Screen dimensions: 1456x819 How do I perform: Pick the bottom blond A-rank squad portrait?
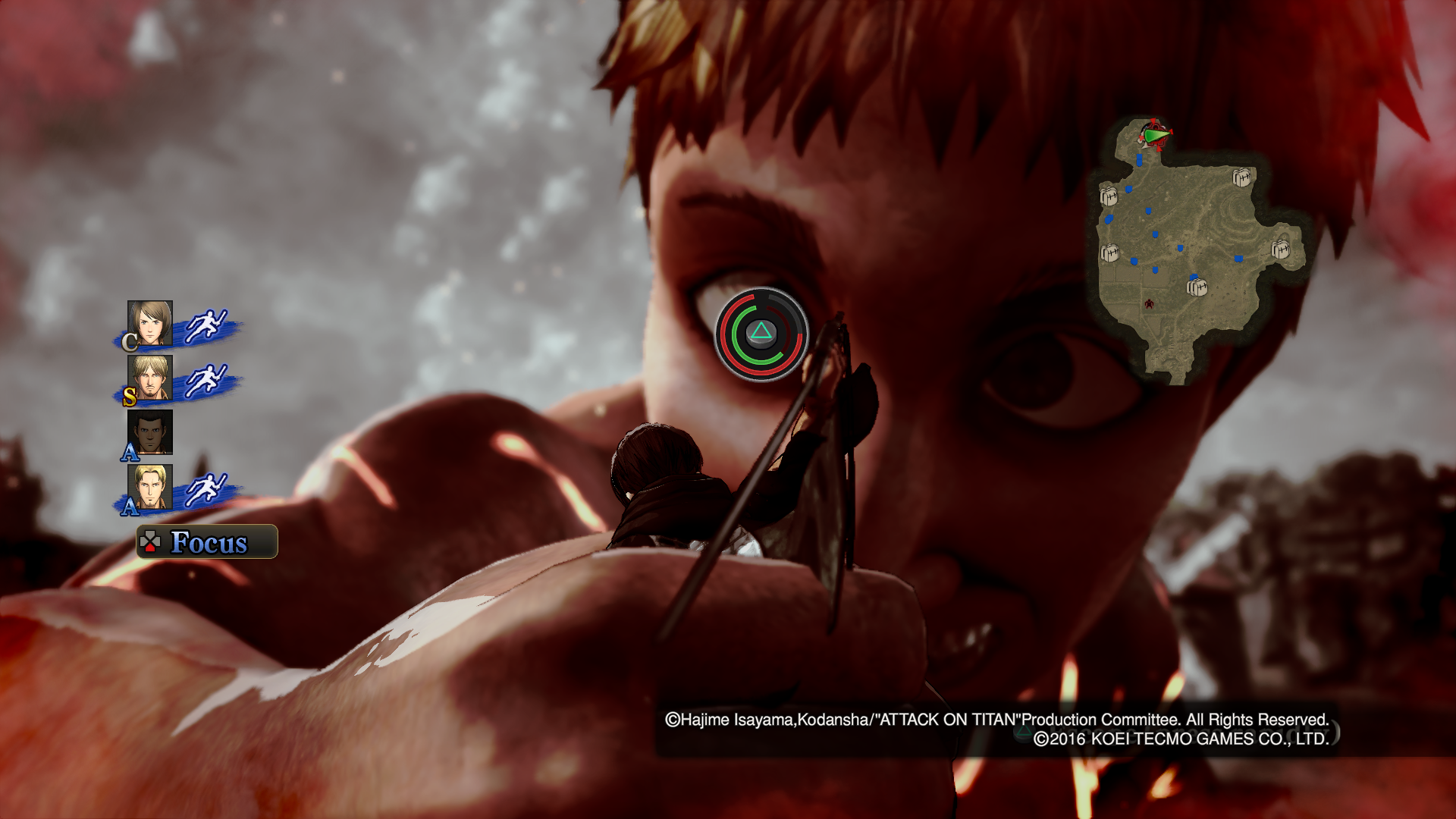pyautogui.click(x=150, y=487)
